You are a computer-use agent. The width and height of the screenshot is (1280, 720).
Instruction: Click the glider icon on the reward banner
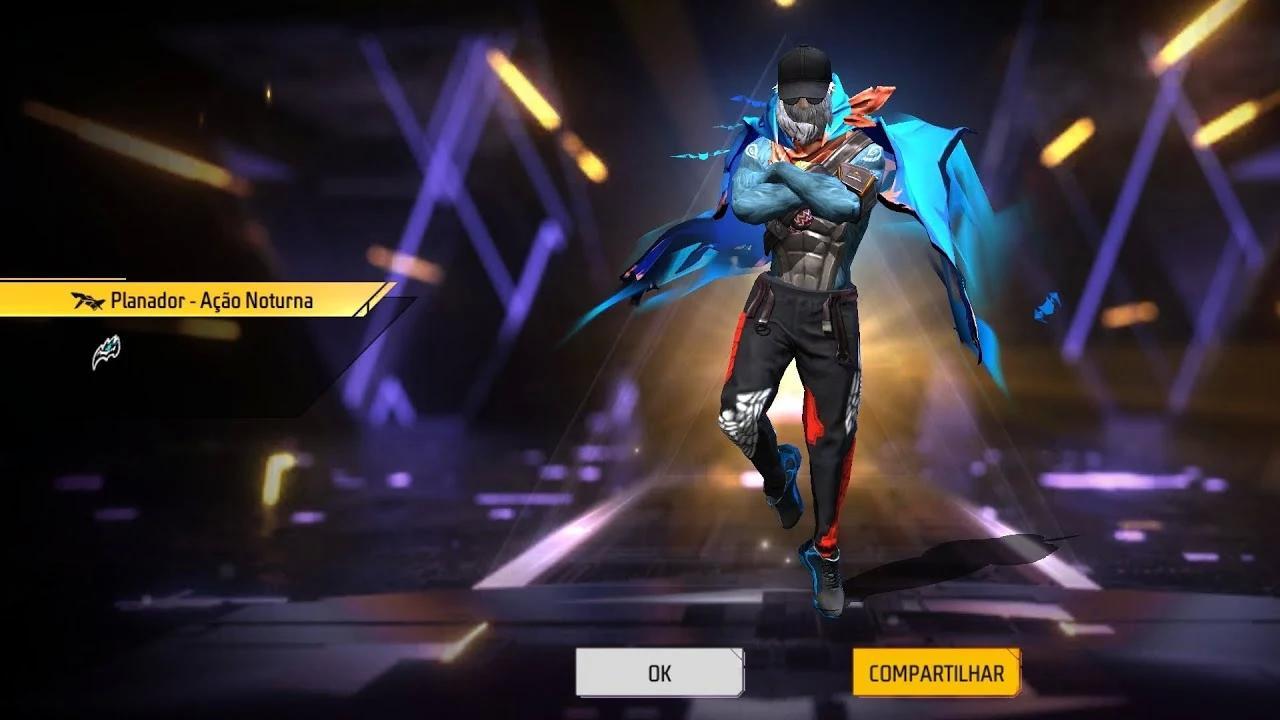88,298
